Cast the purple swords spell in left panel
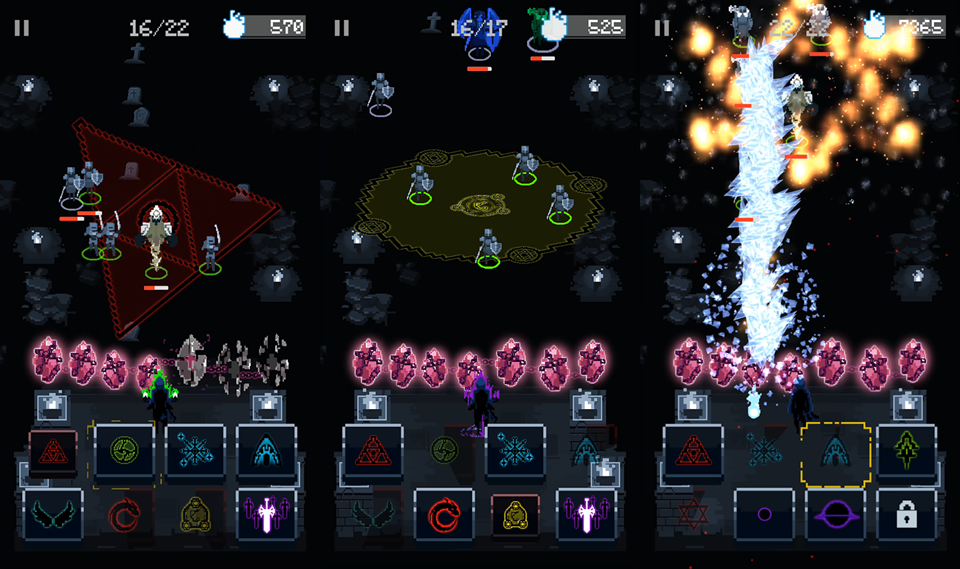Viewport: 960px width, 569px height. pyautogui.click(x=266, y=514)
